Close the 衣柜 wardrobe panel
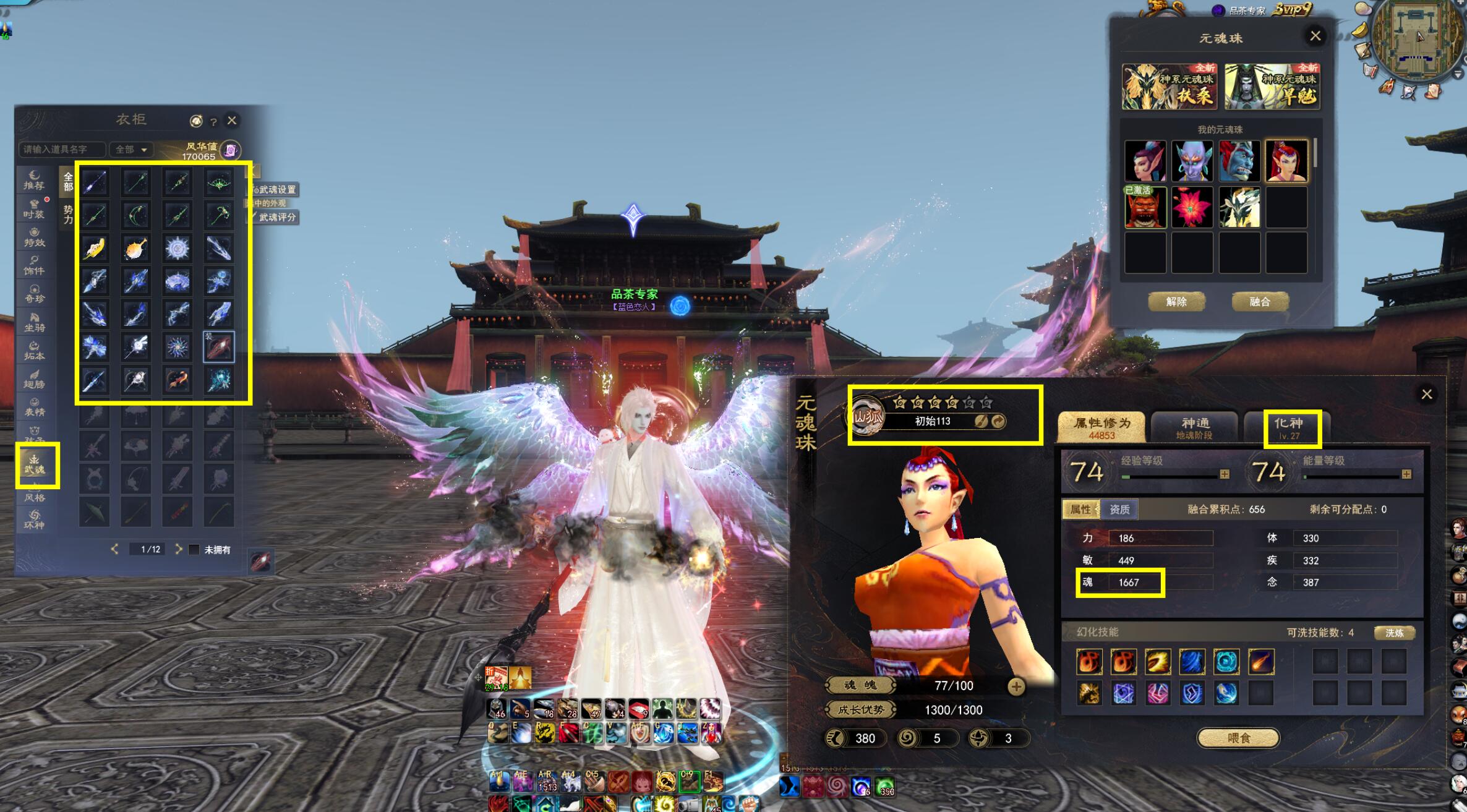The image size is (1467, 812). coord(232,121)
